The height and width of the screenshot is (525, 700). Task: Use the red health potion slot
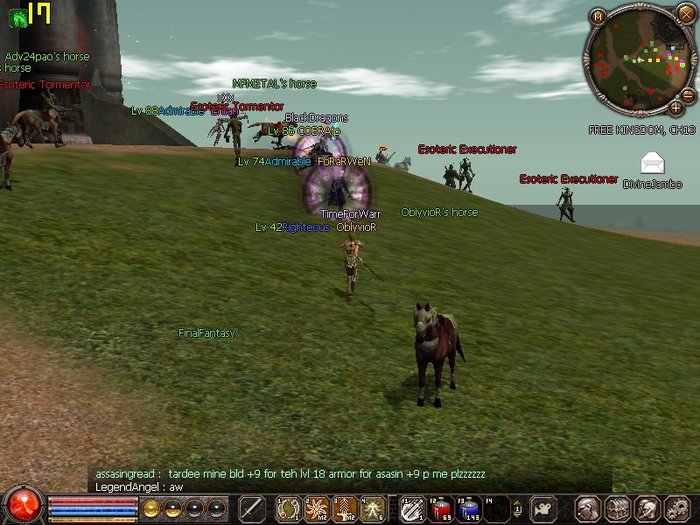pos(441,509)
